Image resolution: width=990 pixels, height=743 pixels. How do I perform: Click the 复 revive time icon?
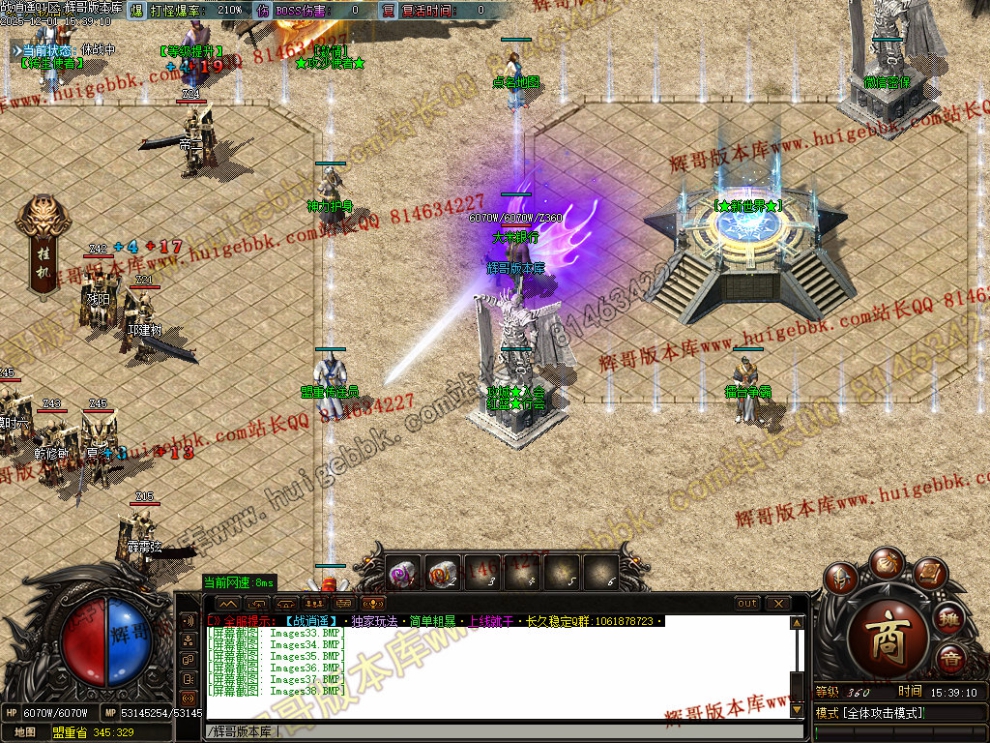[389, 10]
